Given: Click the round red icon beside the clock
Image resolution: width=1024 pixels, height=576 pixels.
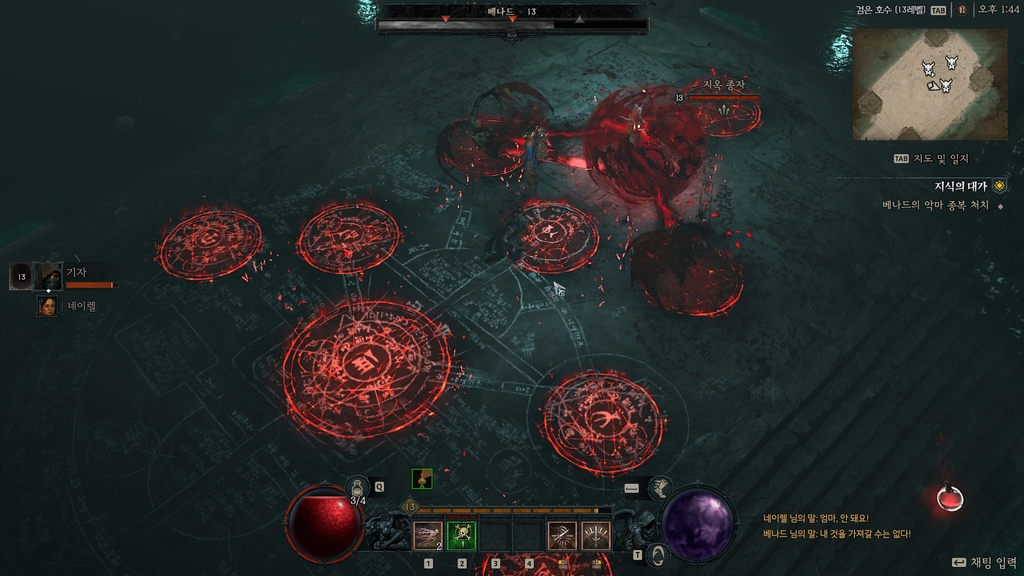Looking at the screenshot, I should point(962,10).
